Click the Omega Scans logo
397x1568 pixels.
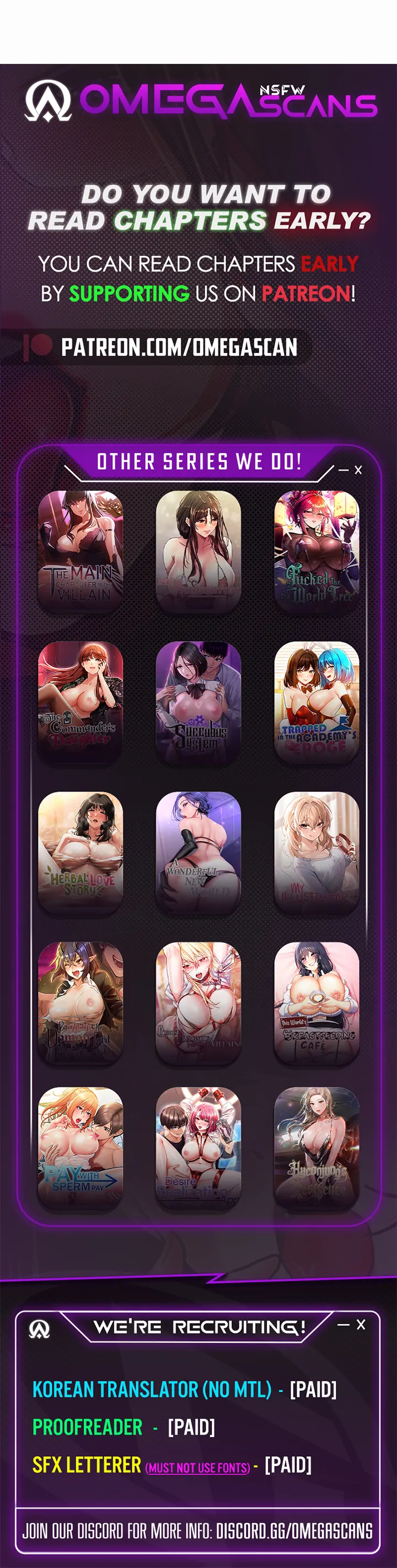pyautogui.click(x=200, y=100)
